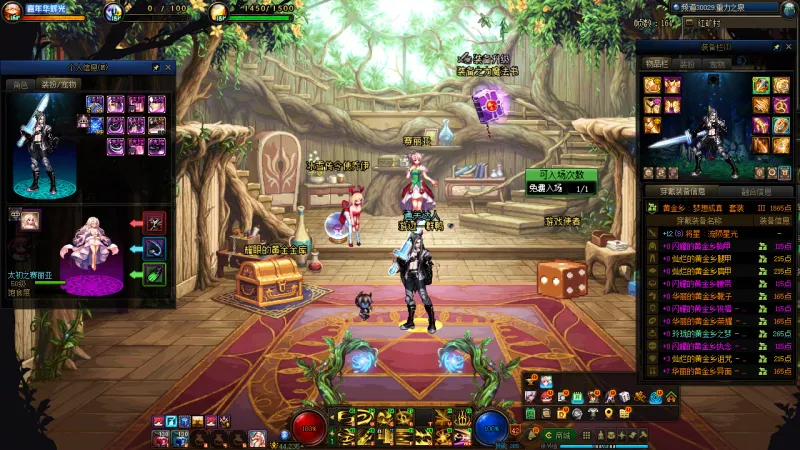Select the 黄金乡·梦想成真 set row
This screenshot has height=450, width=800.
pyautogui.click(x=700, y=208)
